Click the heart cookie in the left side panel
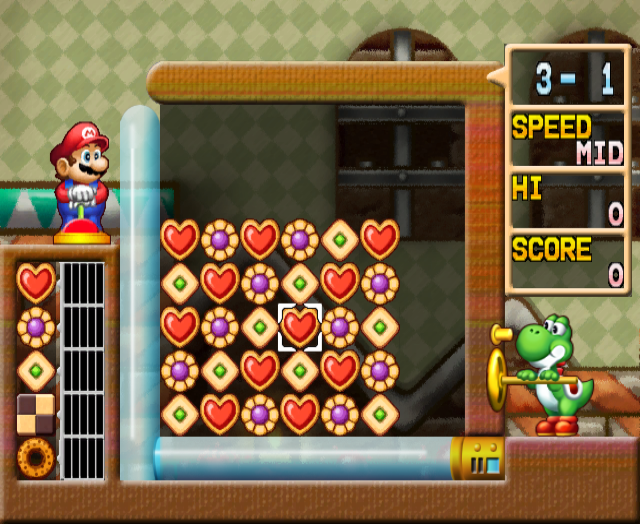Image resolution: width=640 pixels, height=524 pixels. pos(36,283)
